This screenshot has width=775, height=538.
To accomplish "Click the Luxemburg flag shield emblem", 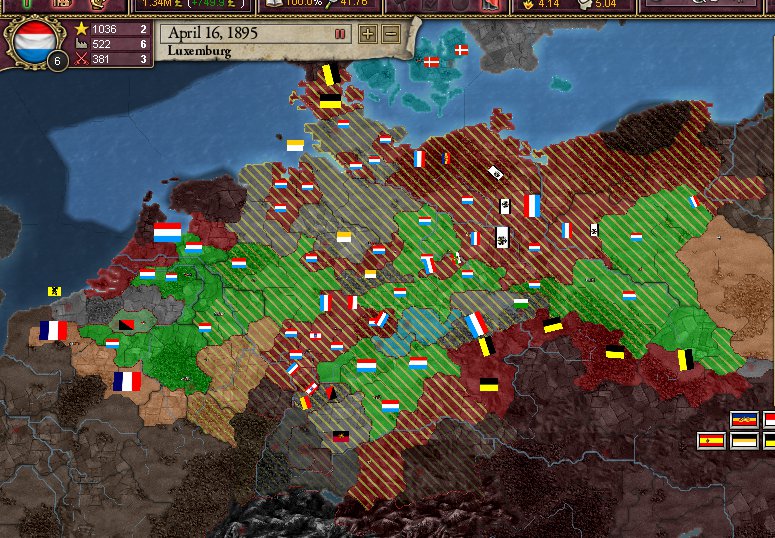I will point(31,40).
